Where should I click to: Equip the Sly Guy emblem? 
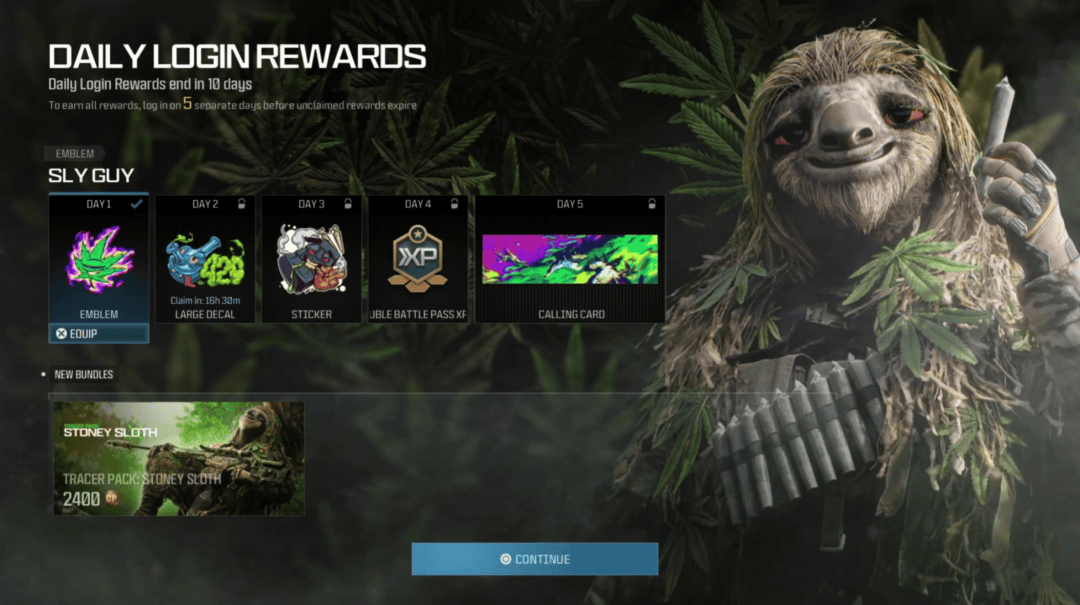coord(99,334)
